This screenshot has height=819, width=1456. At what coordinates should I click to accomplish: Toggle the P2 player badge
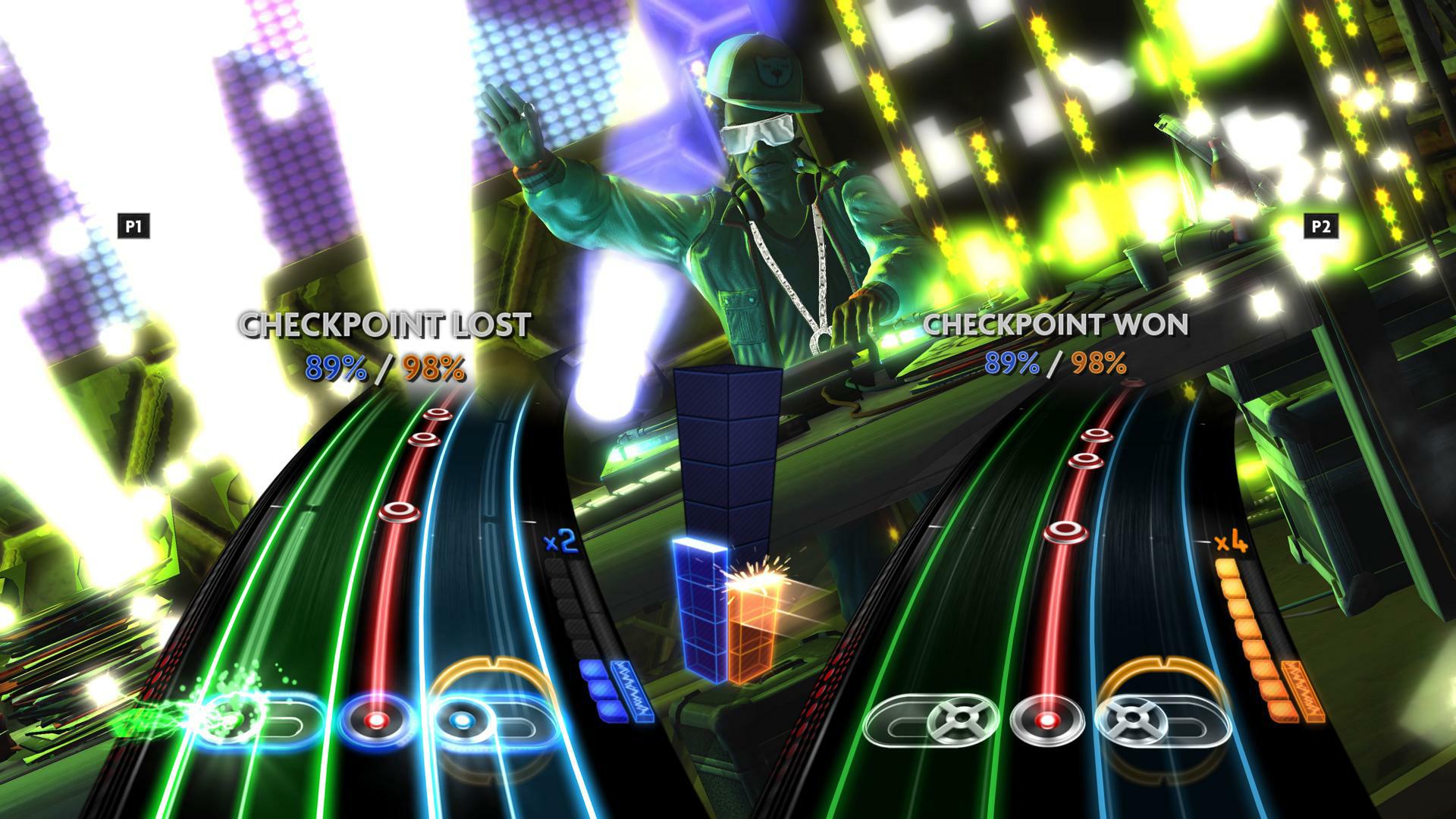point(1323,224)
